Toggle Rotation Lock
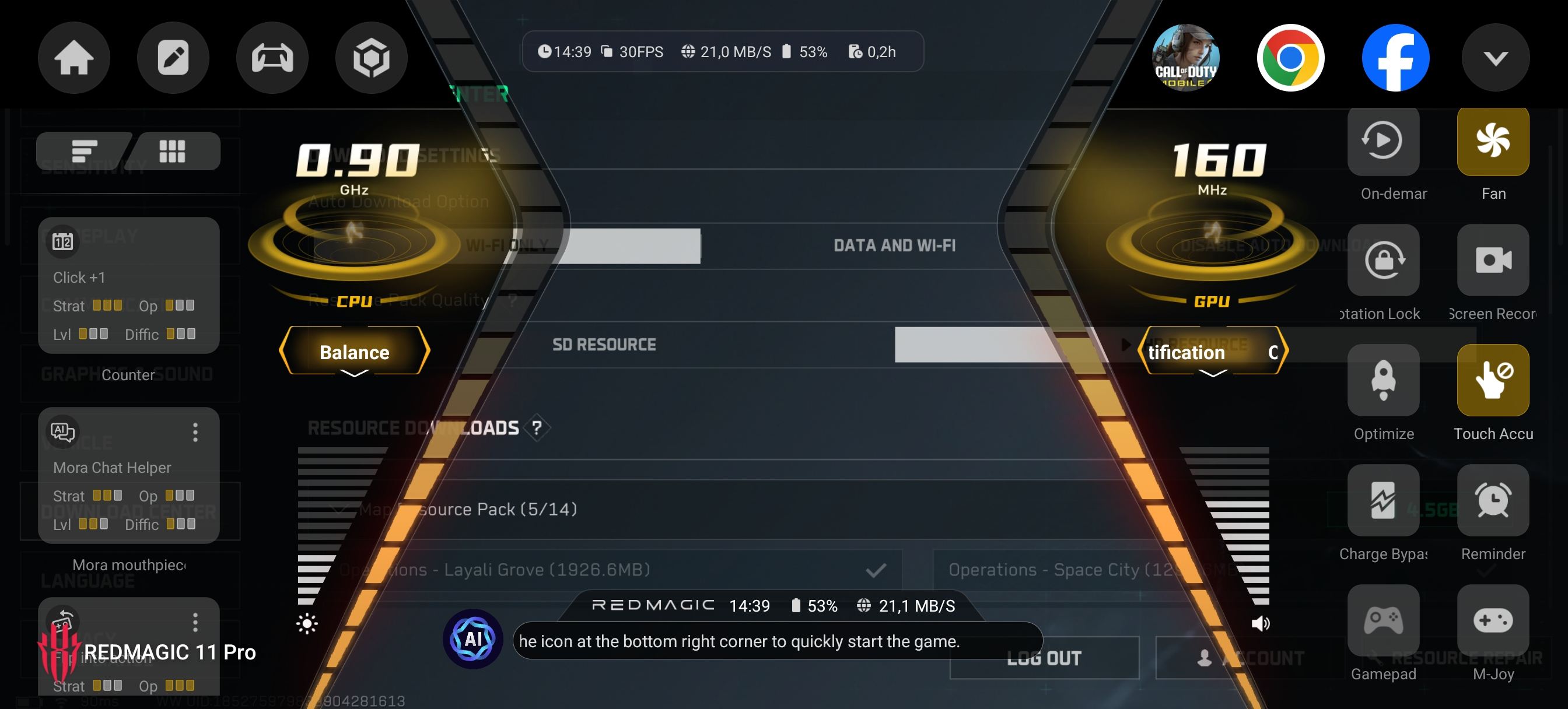The width and height of the screenshot is (1568, 709). click(1383, 261)
